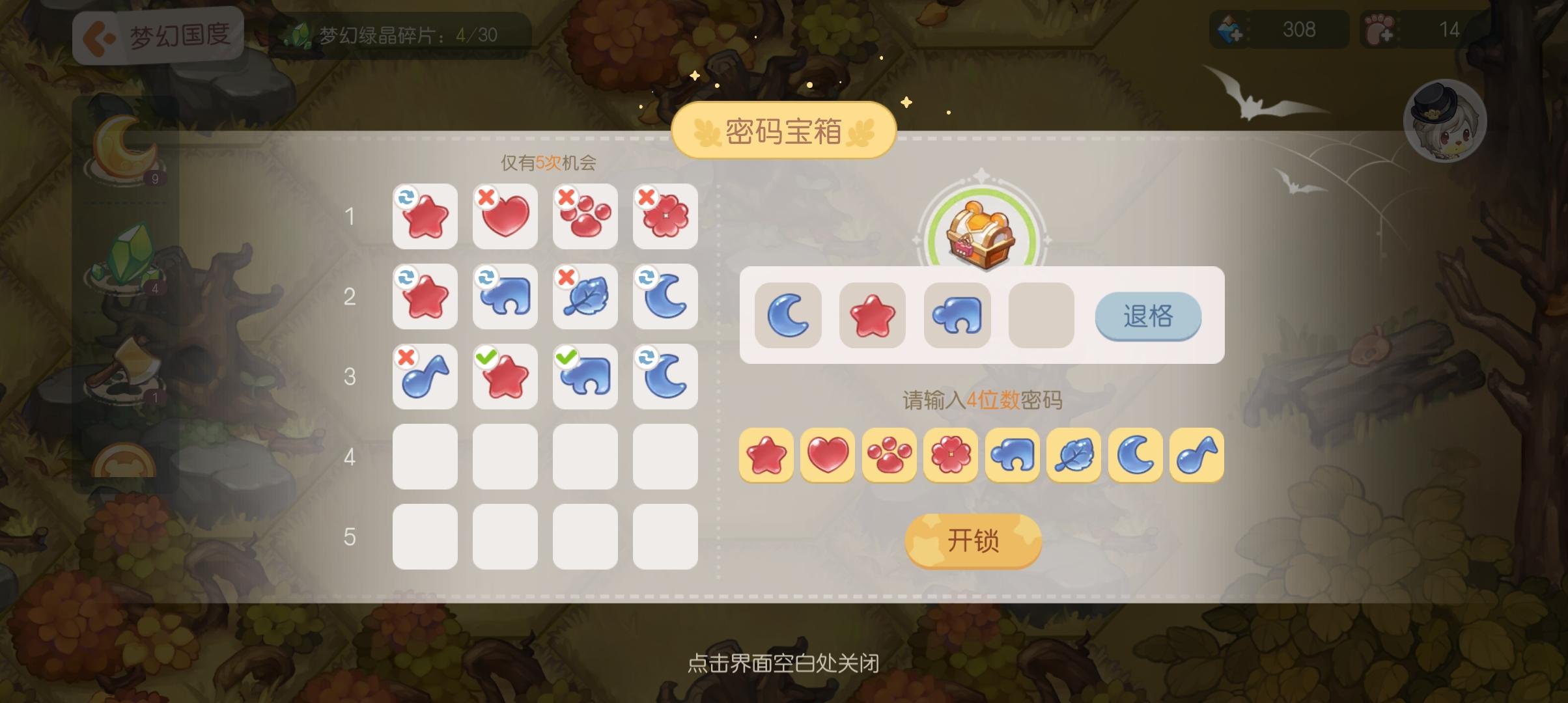This screenshot has width=1568, height=703.
Task: Select the red star symbol for the password
Action: [x=766, y=456]
